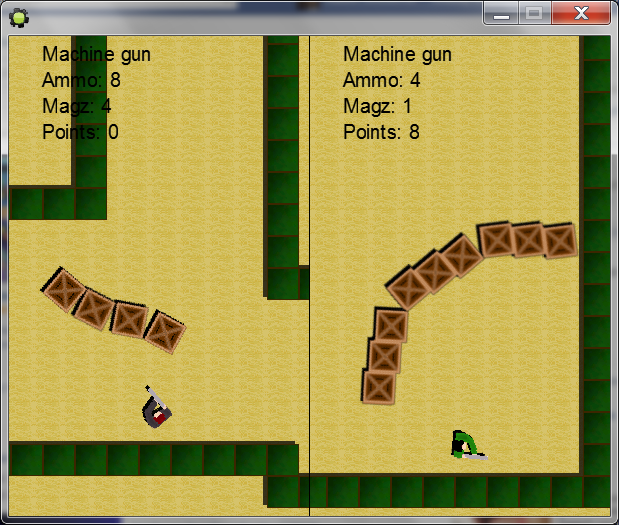Minimize the game window
Screen dimensions: 619x525
(502, 13)
